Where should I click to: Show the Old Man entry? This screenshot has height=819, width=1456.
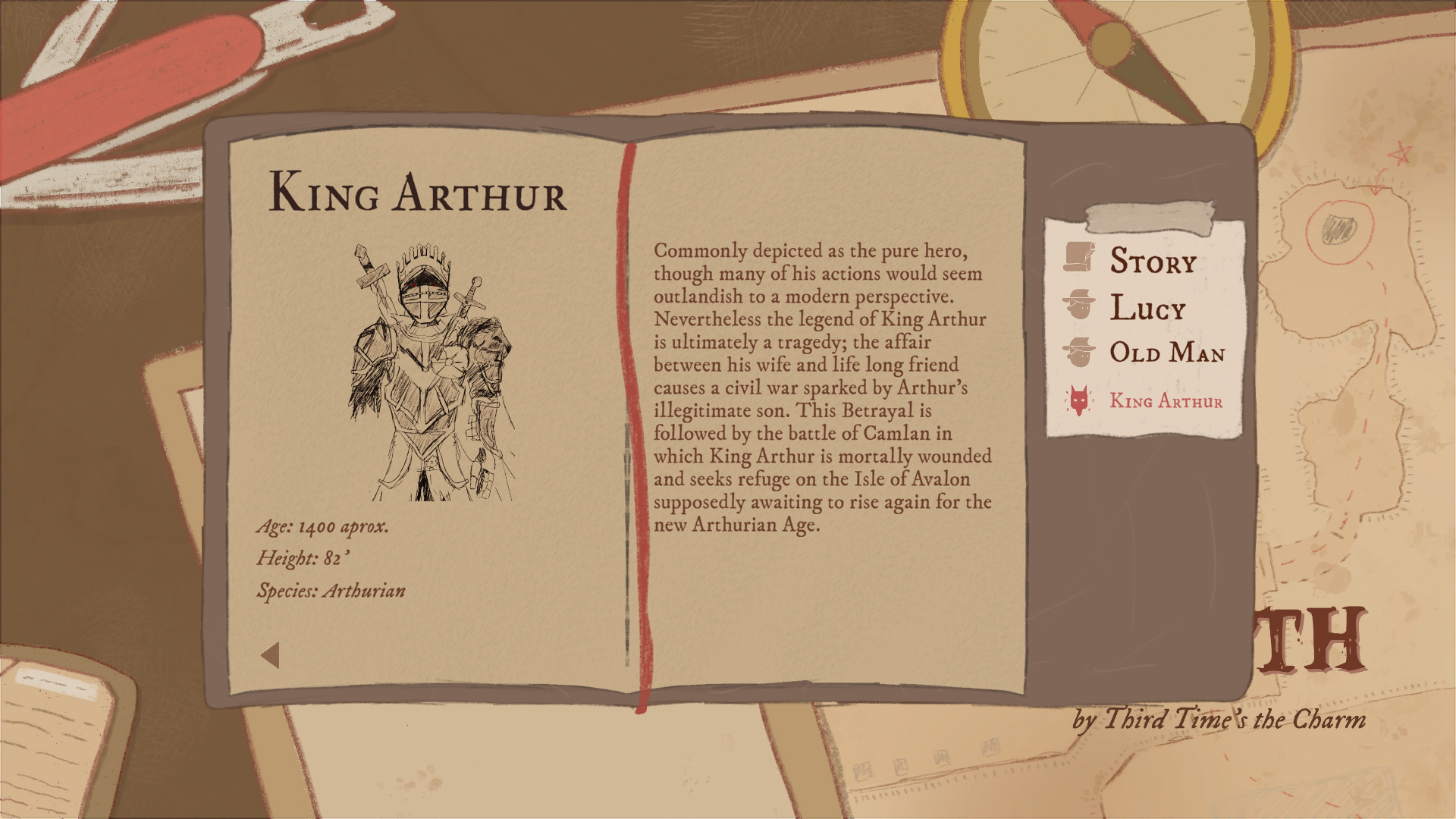(x=1166, y=353)
